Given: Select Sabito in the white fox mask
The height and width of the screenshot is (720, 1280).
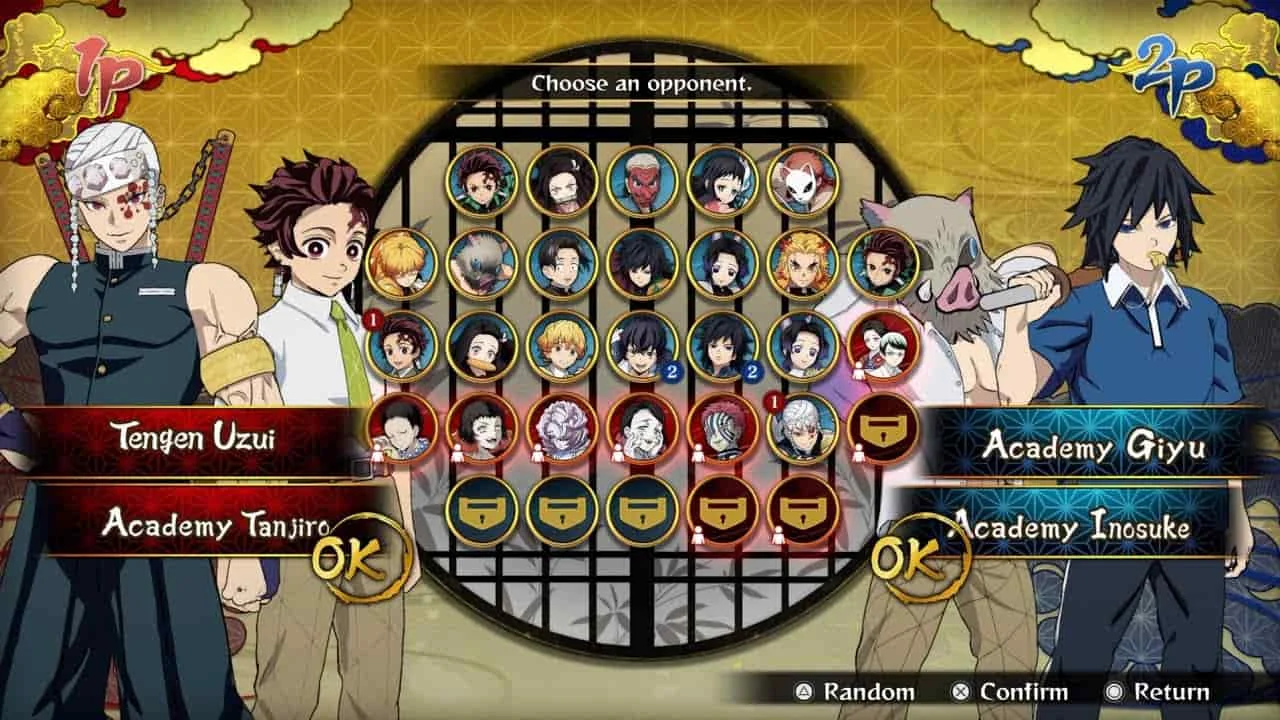Looking at the screenshot, I should click(x=802, y=181).
